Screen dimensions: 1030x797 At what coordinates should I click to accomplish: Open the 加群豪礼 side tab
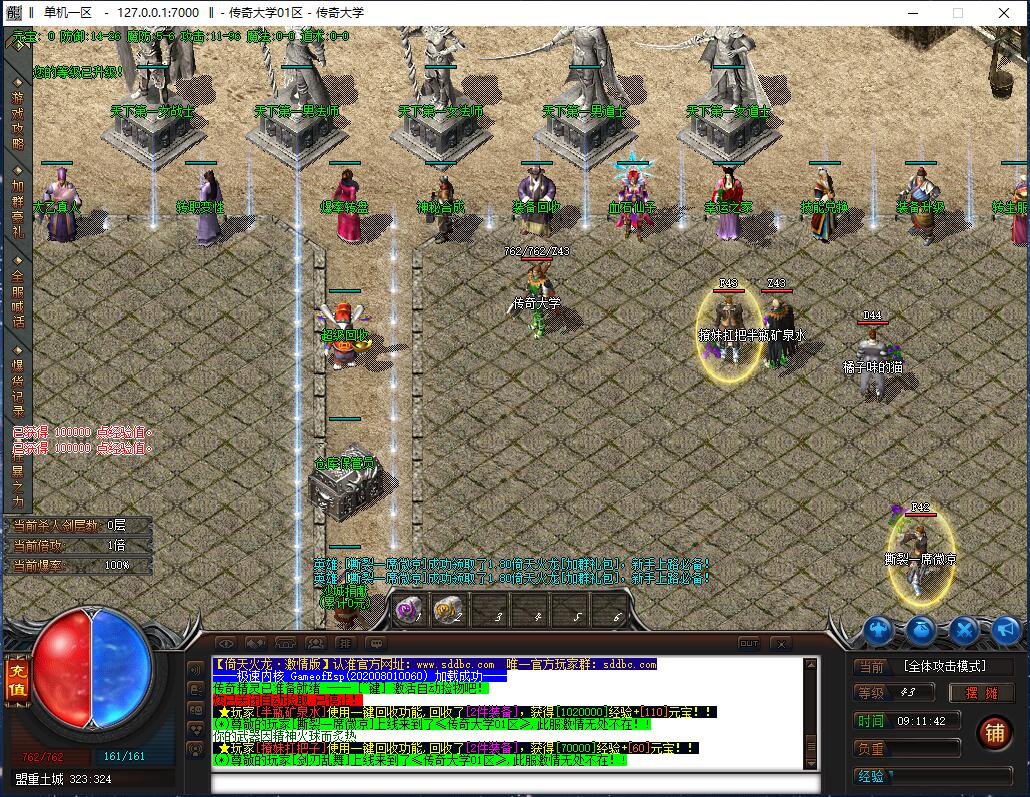(17, 208)
